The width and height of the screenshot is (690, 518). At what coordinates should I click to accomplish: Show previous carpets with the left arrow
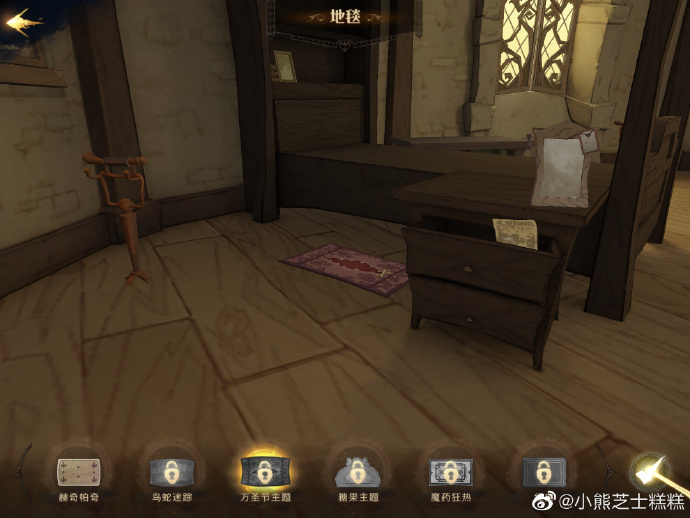tap(17, 470)
